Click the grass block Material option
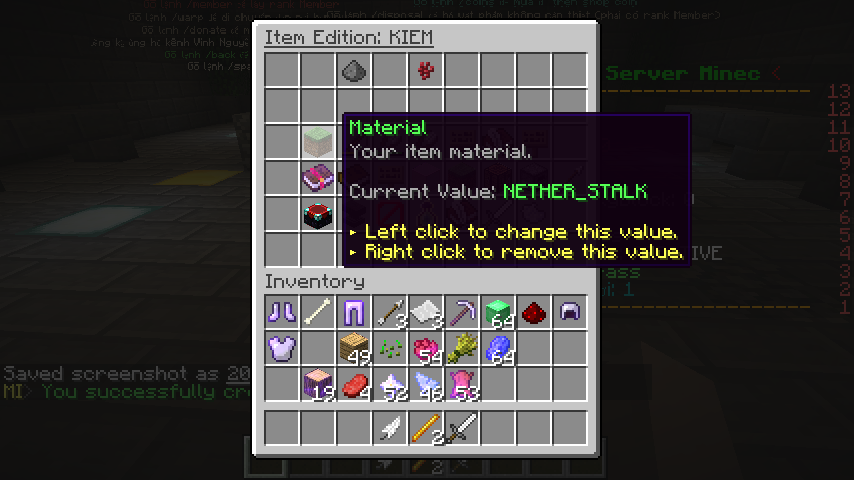Screen dimensions: 854x480 click(x=317, y=143)
